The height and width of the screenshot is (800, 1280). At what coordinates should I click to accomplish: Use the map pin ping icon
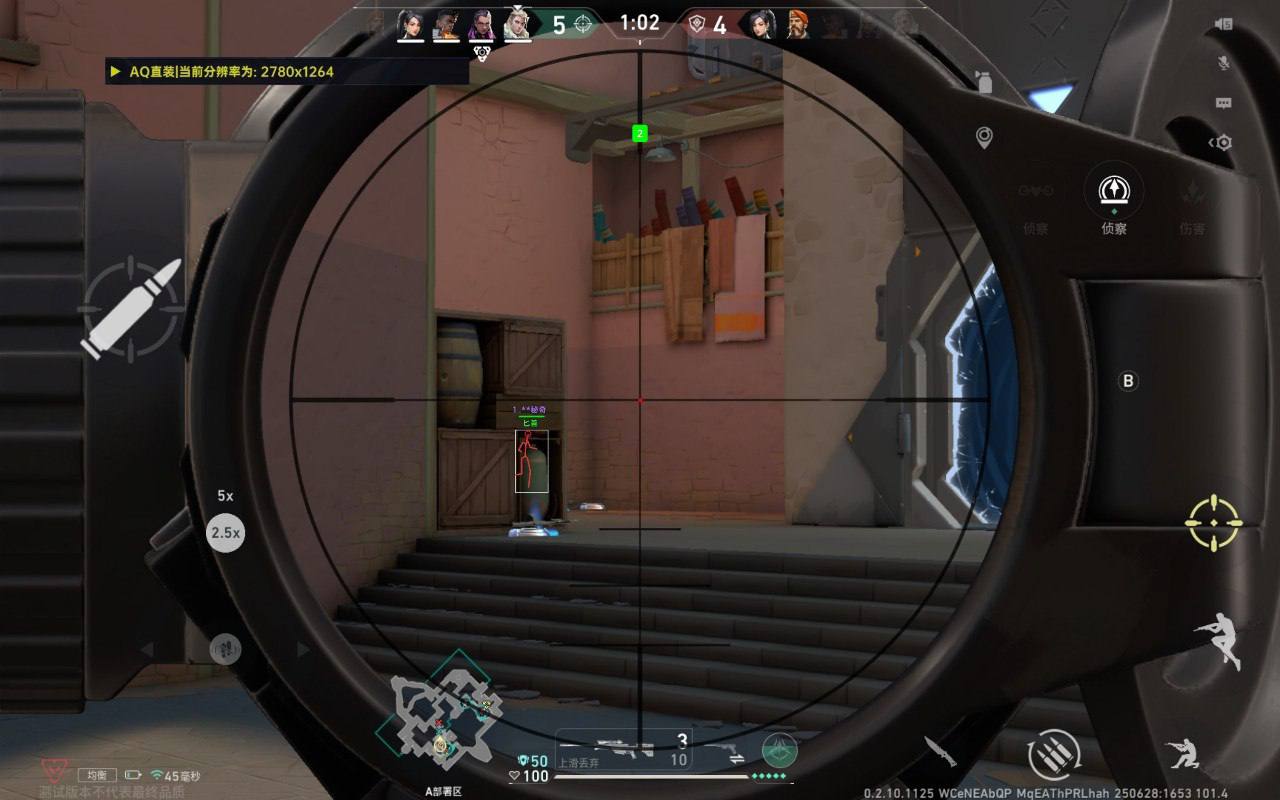tap(984, 138)
